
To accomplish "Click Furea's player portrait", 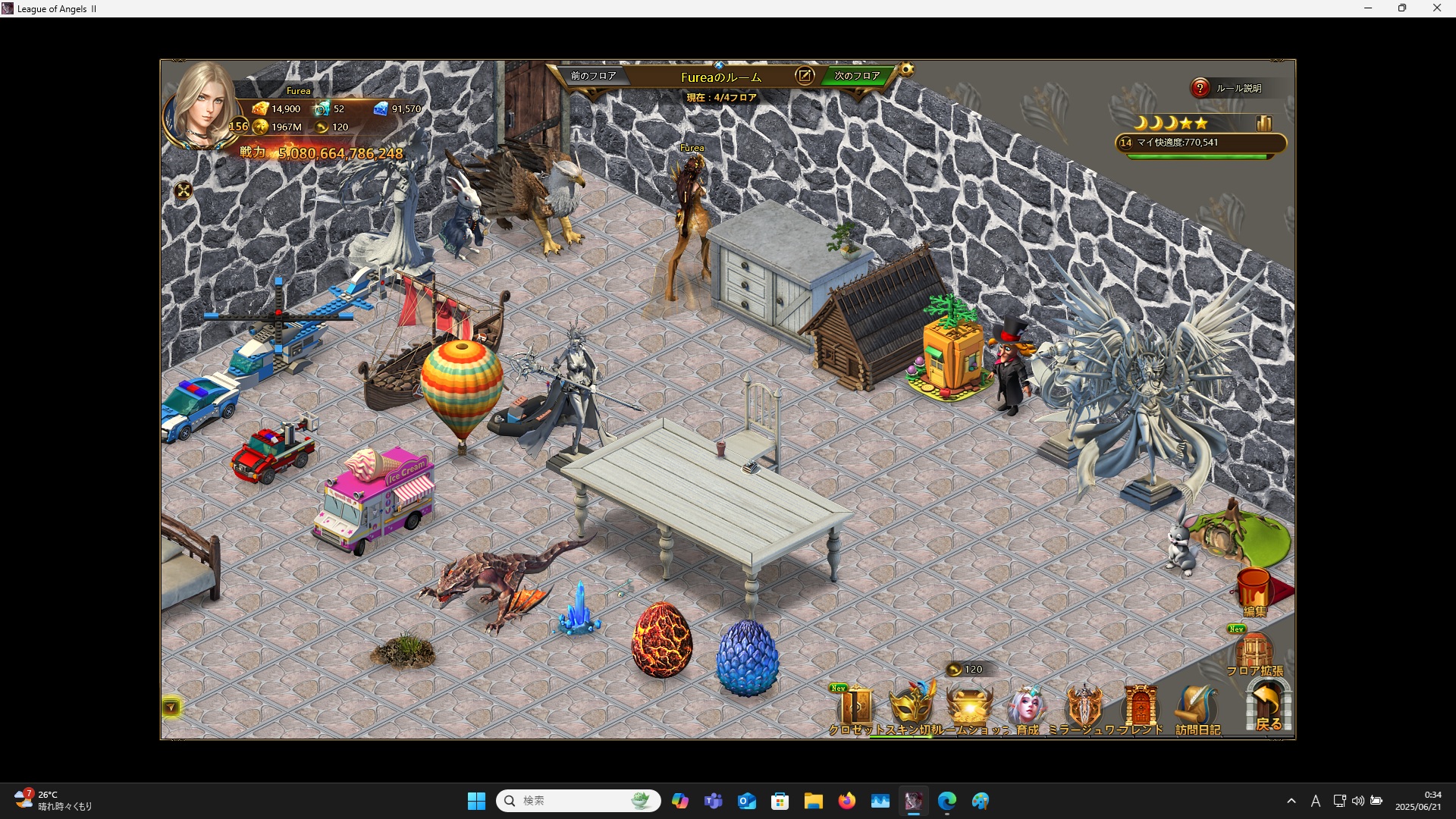I will (203, 106).
